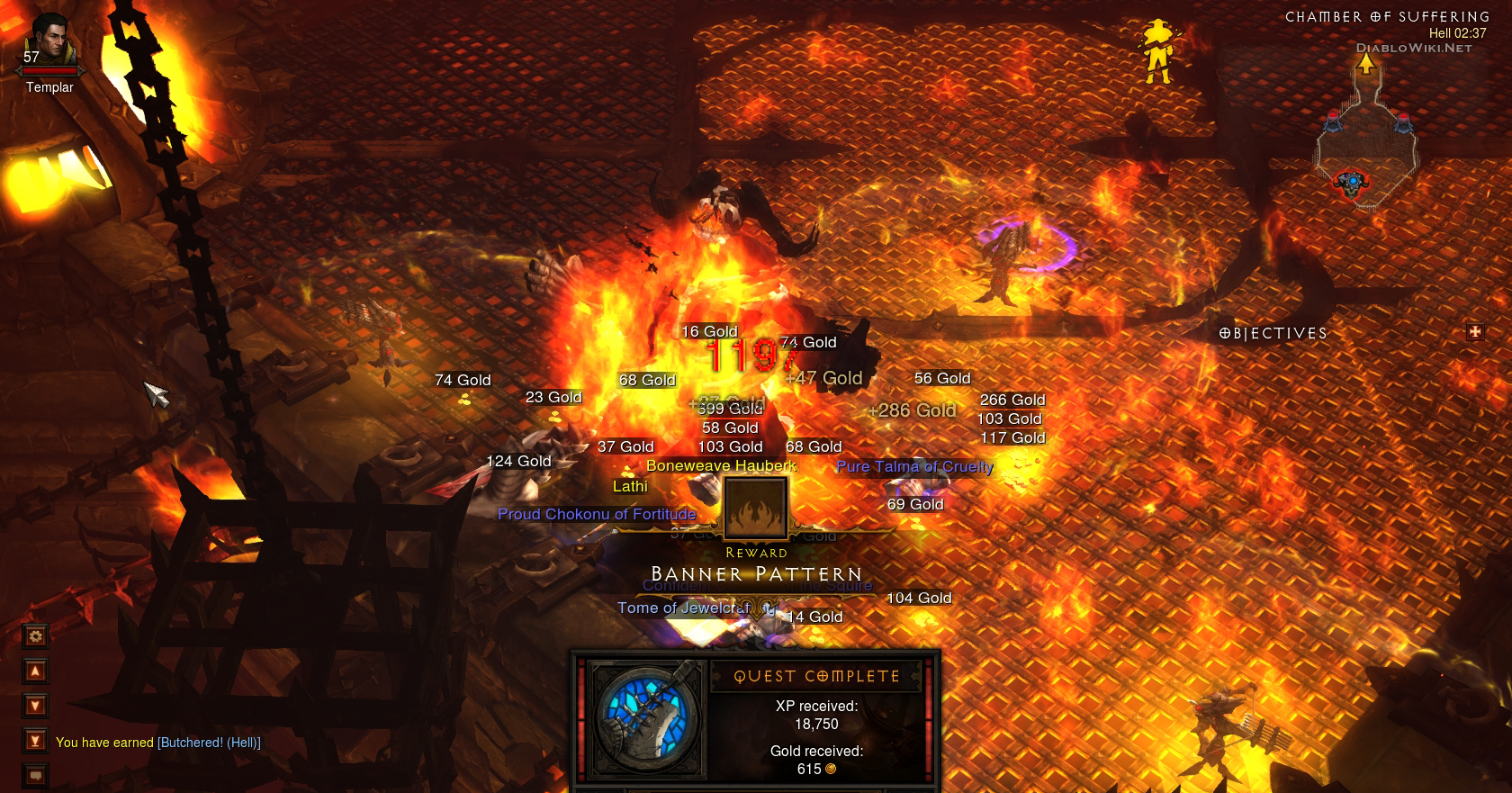This screenshot has width=1512, height=793.
Task: Jump to the newest chat message
Action: 35,741
